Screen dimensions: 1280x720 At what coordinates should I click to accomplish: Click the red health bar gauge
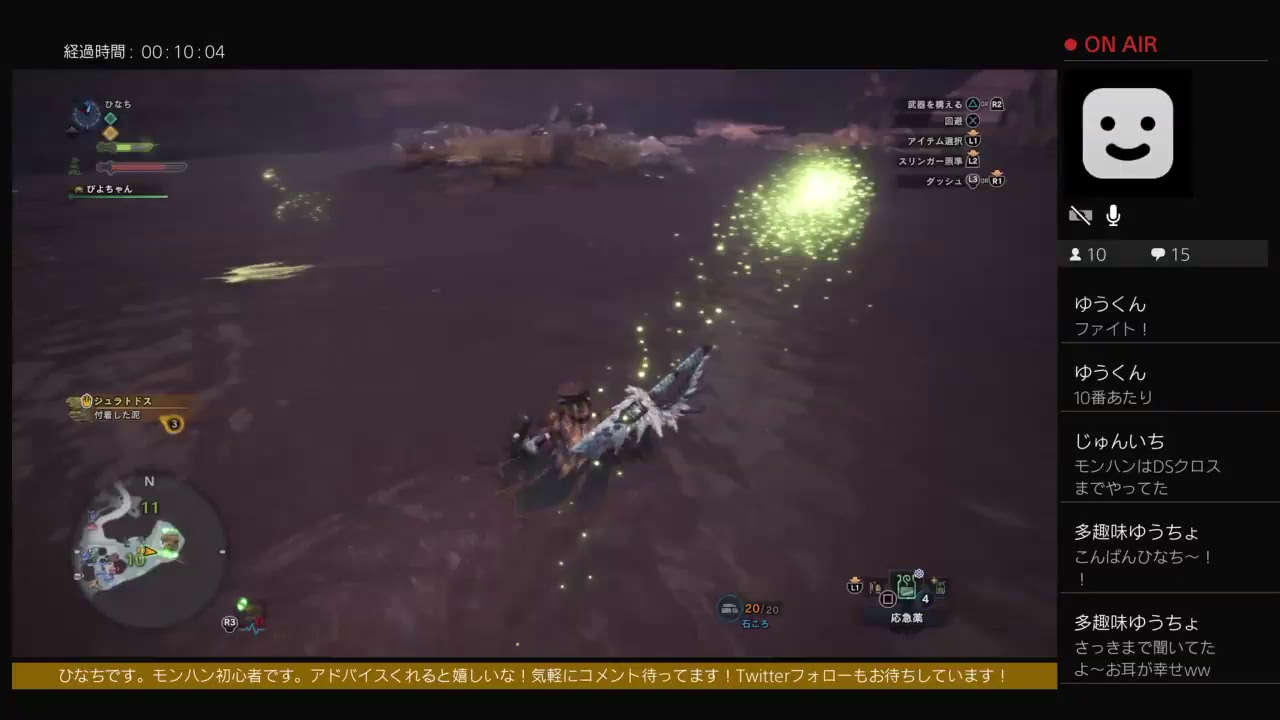click(140, 167)
